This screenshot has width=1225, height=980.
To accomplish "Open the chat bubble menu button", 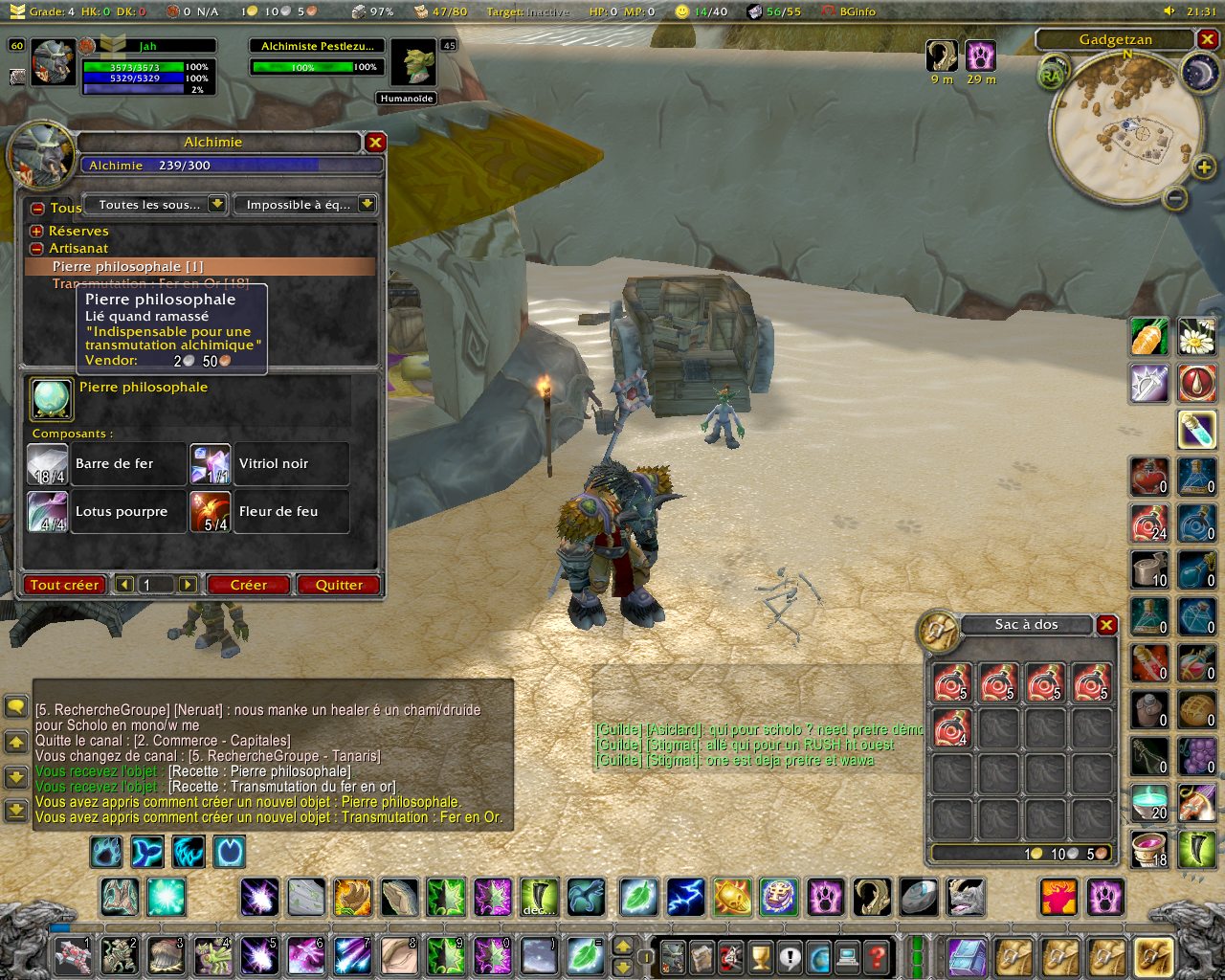I will [x=16, y=706].
